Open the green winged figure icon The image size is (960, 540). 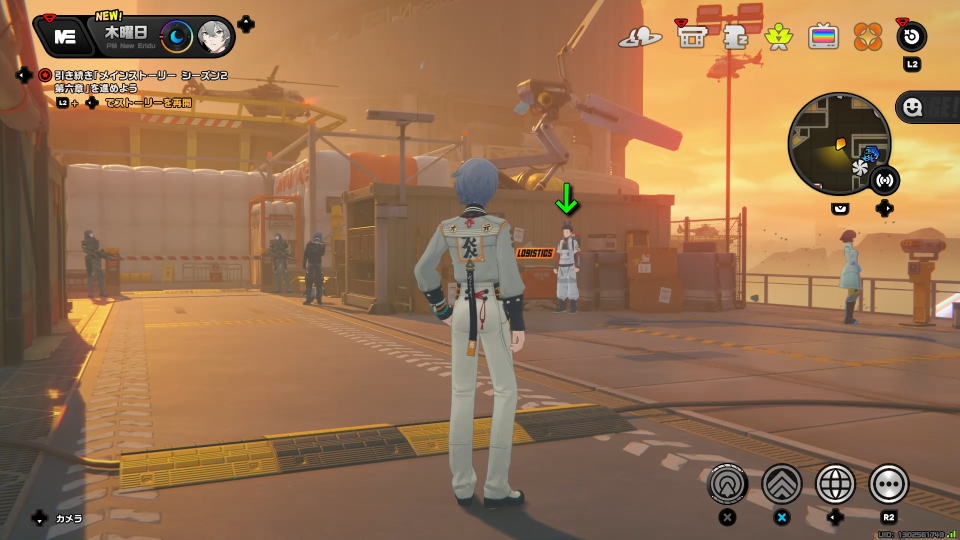(778, 37)
